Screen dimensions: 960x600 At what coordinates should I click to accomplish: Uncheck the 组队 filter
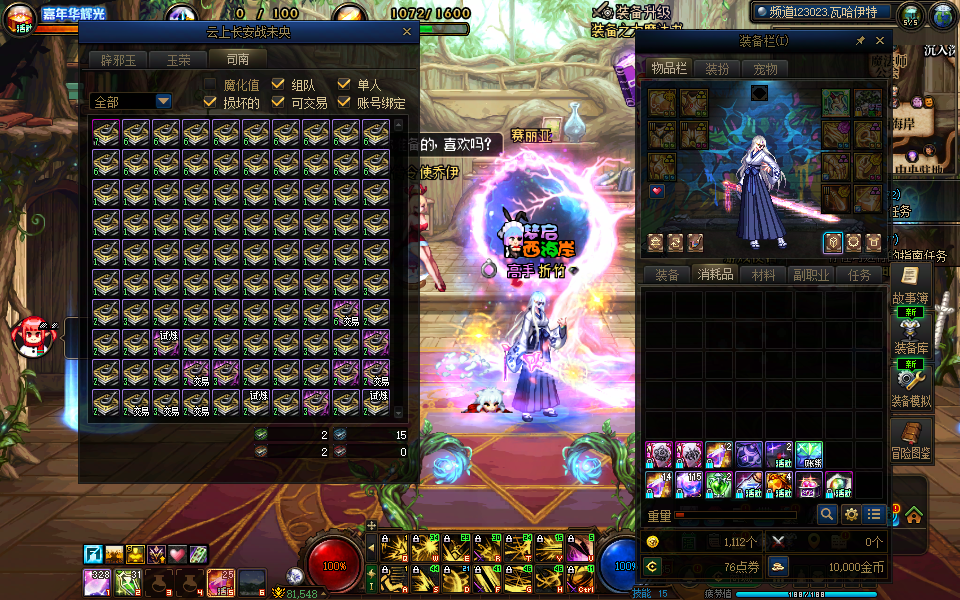(278, 85)
